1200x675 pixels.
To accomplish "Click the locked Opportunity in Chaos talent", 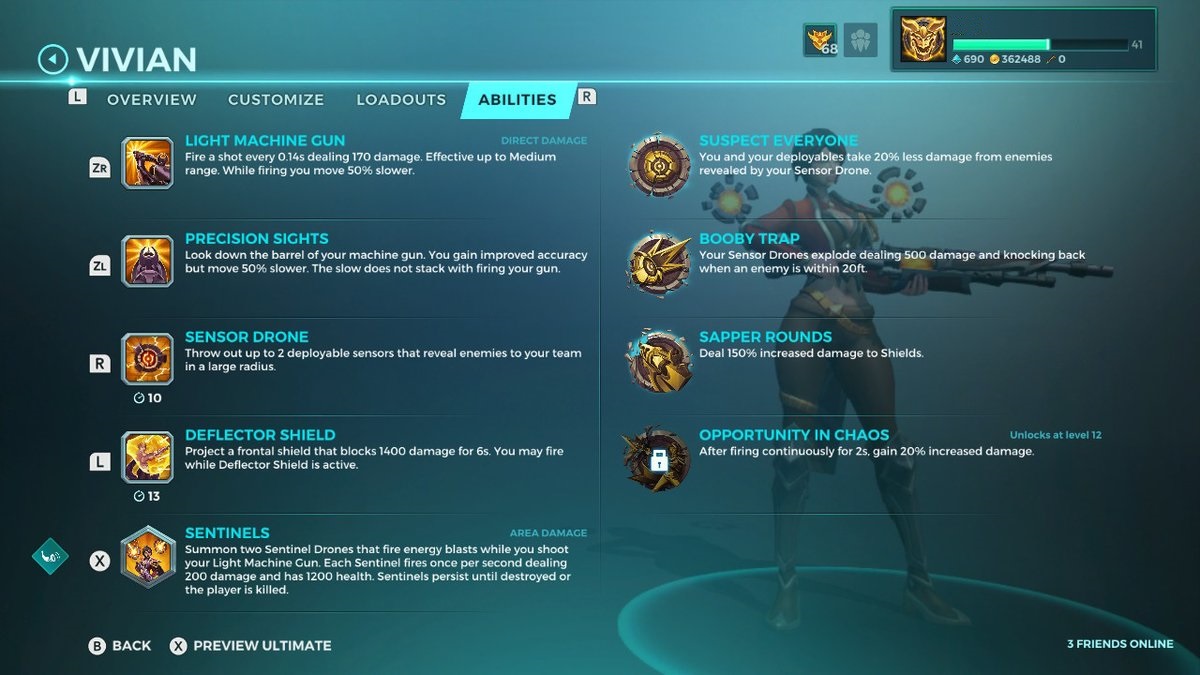I will pos(658,459).
